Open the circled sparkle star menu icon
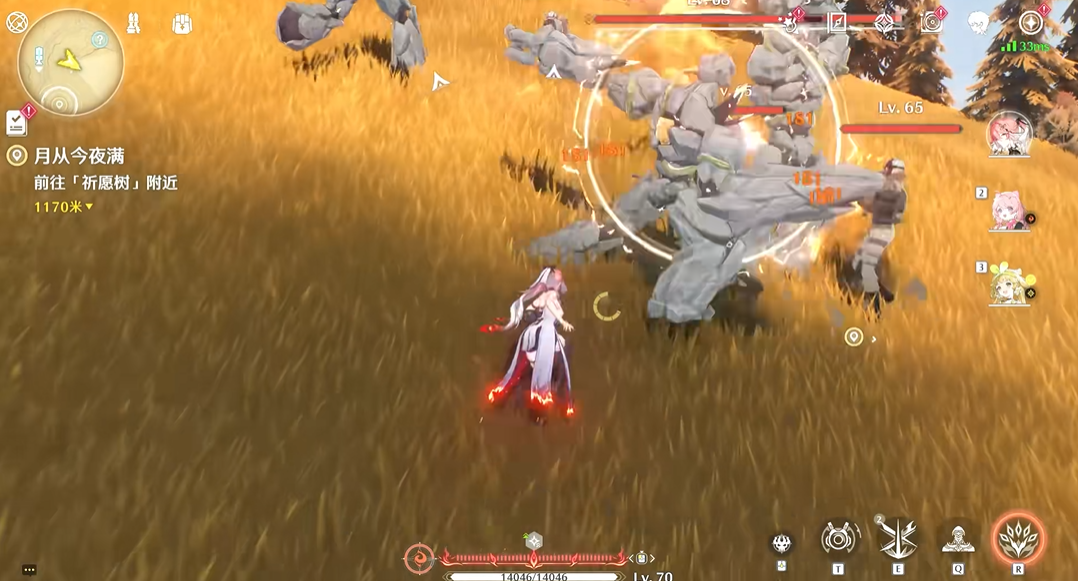Image resolution: width=1078 pixels, height=581 pixels. click(x=1030, y=23)
